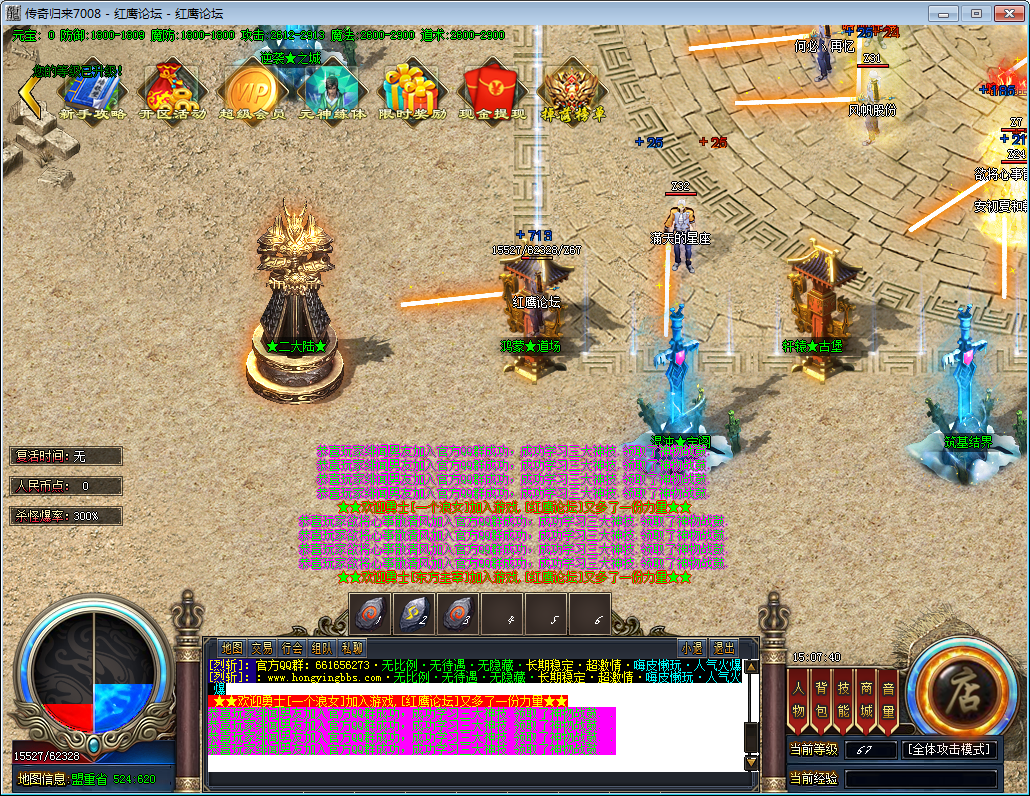1030x796 pixels.
Task: Collapse the top icon bar with yellow arrow
Action: coord(31,95)
